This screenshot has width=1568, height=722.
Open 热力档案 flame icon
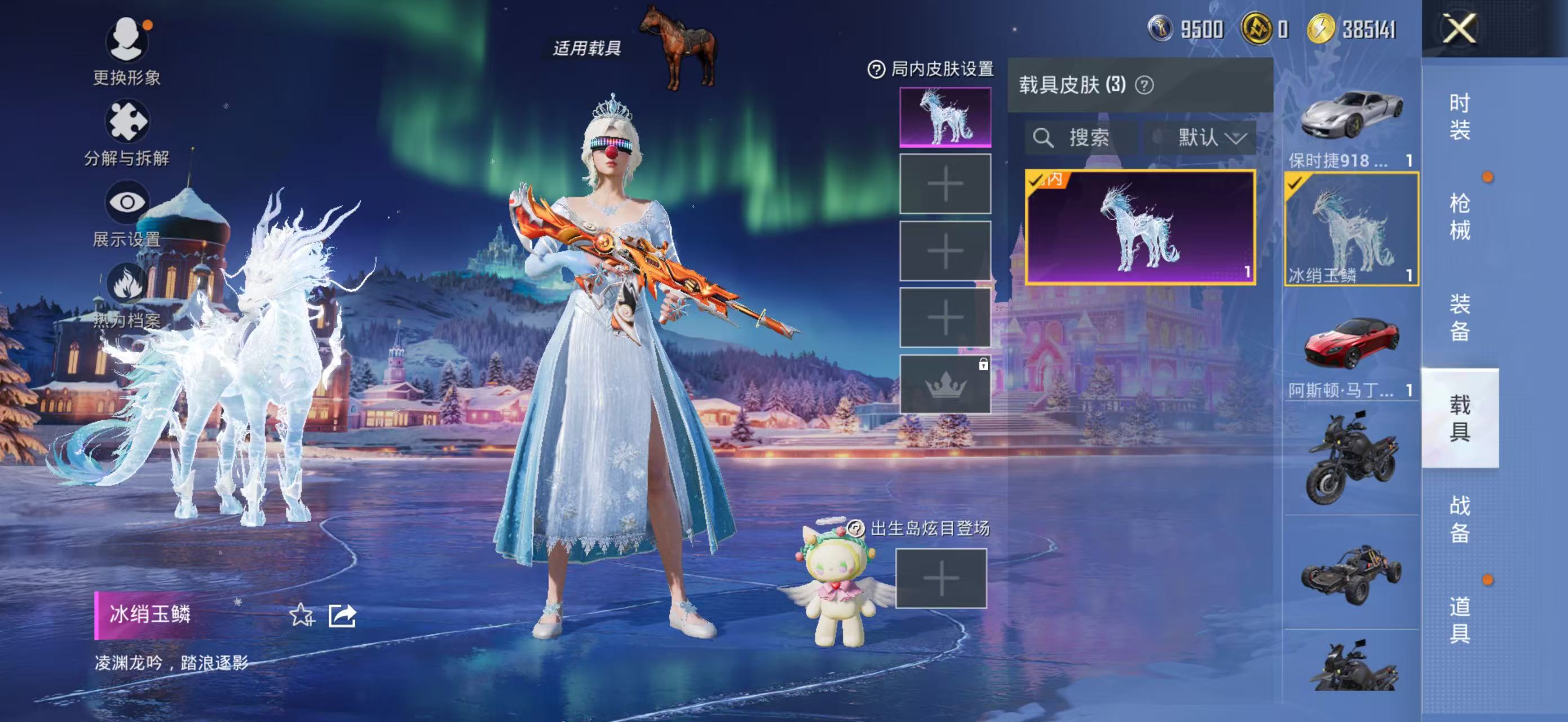[x=127, y=284]
